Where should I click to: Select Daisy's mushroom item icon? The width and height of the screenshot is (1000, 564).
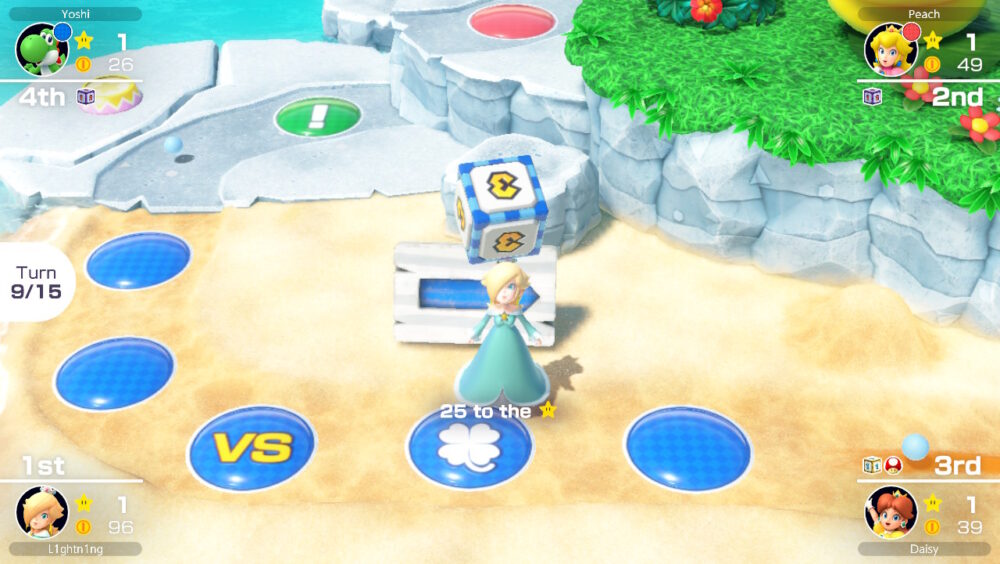[x=893, y=465]
